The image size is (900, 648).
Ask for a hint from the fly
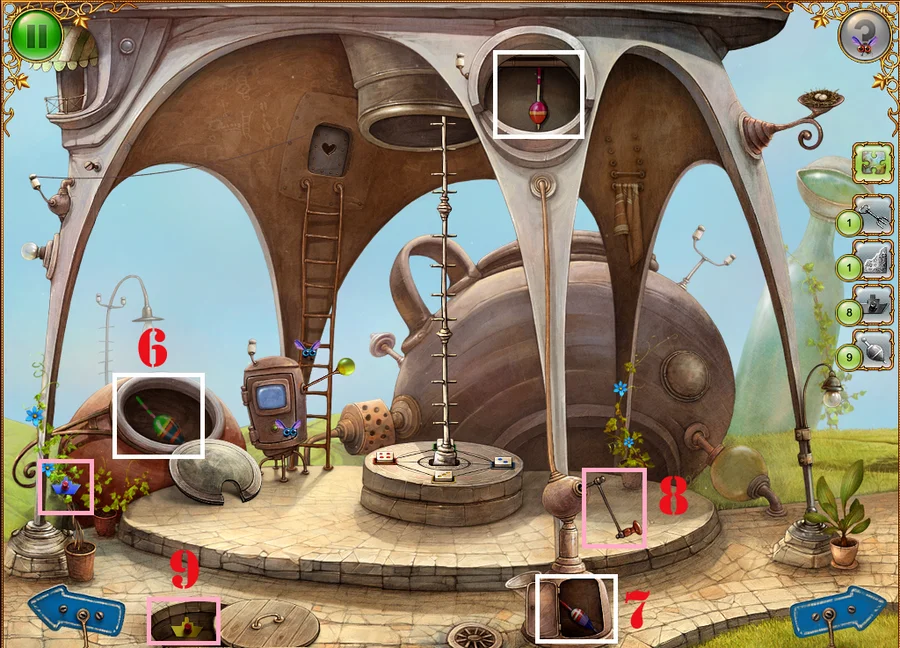[x=864, y=36]
